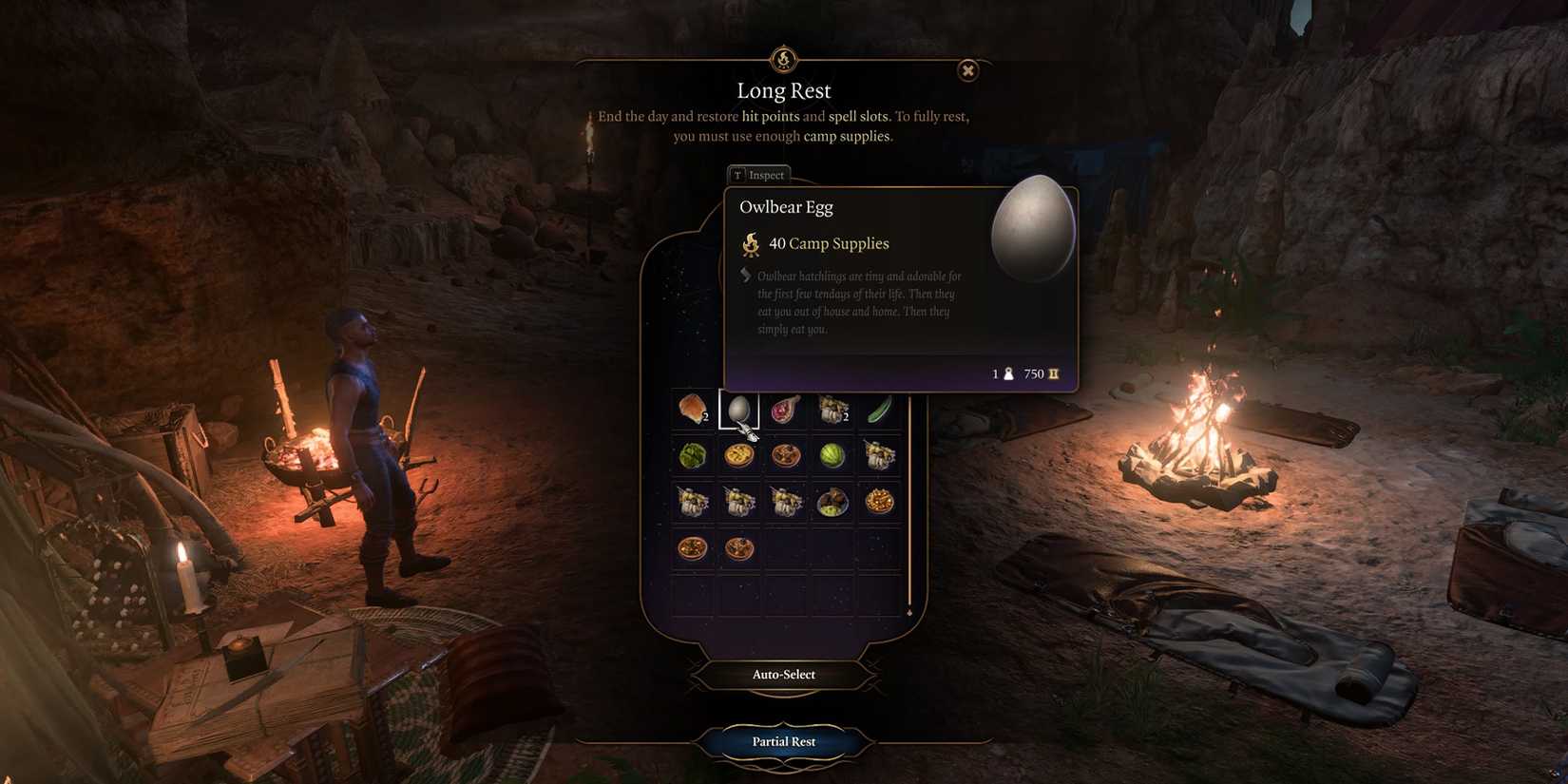Select the haunch of meat item
1568x784 pixels.
[x=784, y=409]
